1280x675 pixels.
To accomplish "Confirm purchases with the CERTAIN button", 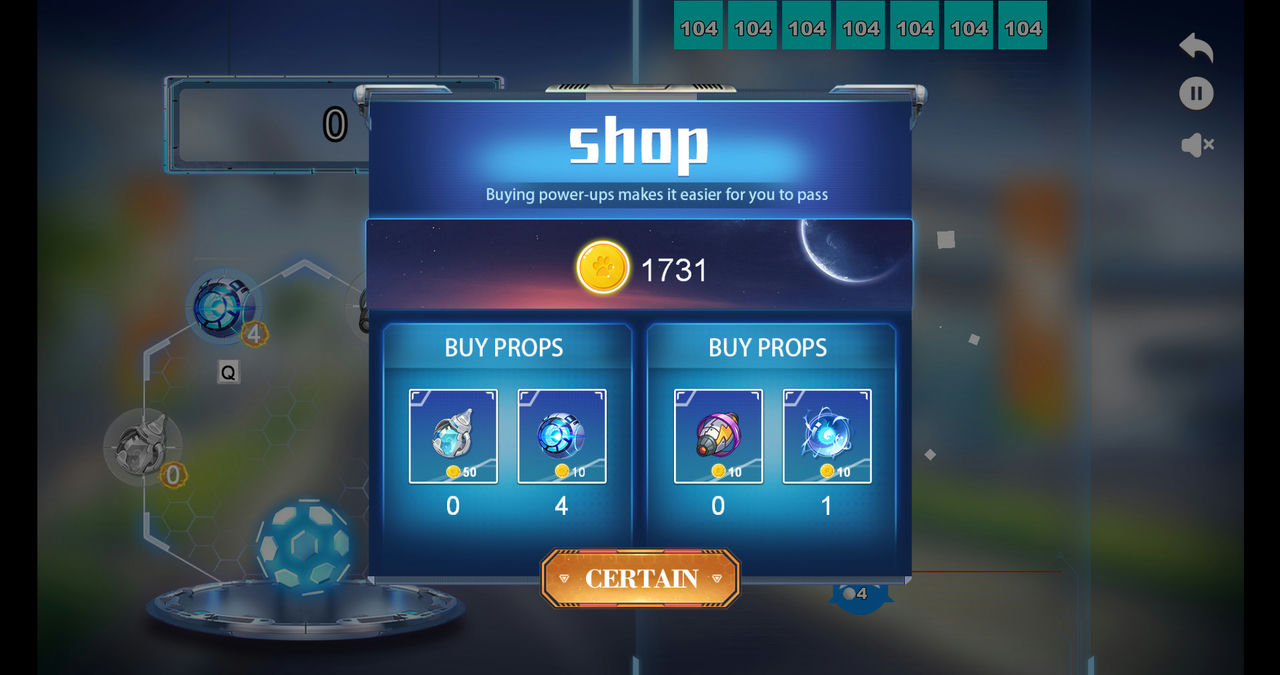I will coord(640,578).
